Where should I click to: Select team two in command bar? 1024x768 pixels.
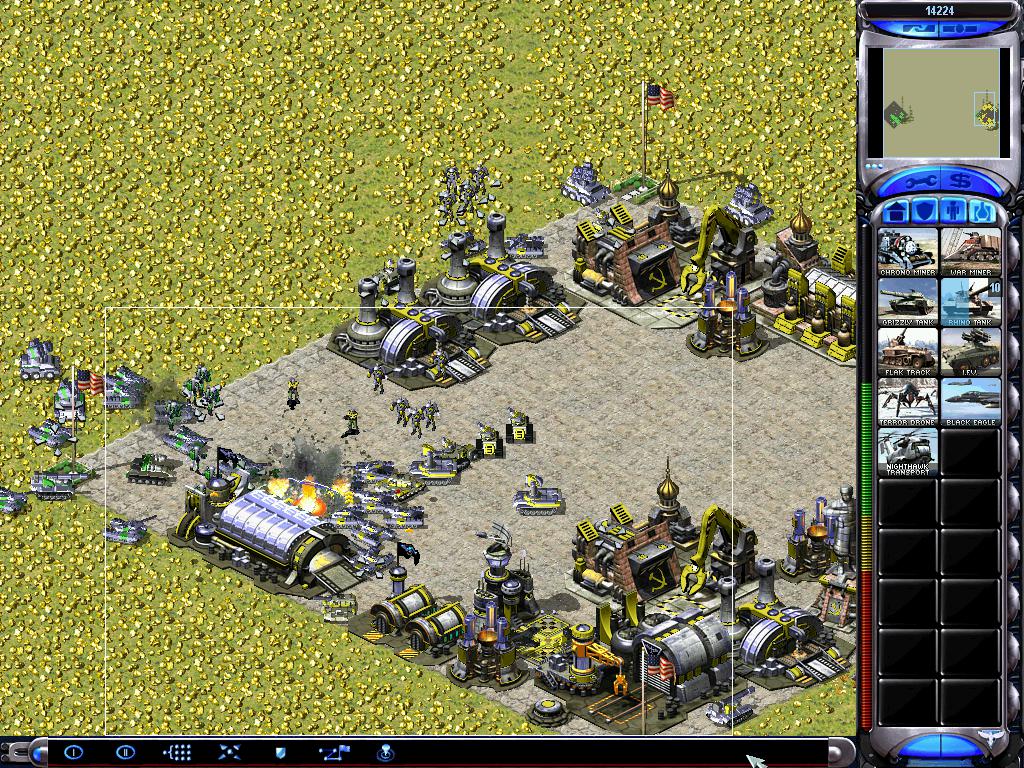[x=125, y=752]
